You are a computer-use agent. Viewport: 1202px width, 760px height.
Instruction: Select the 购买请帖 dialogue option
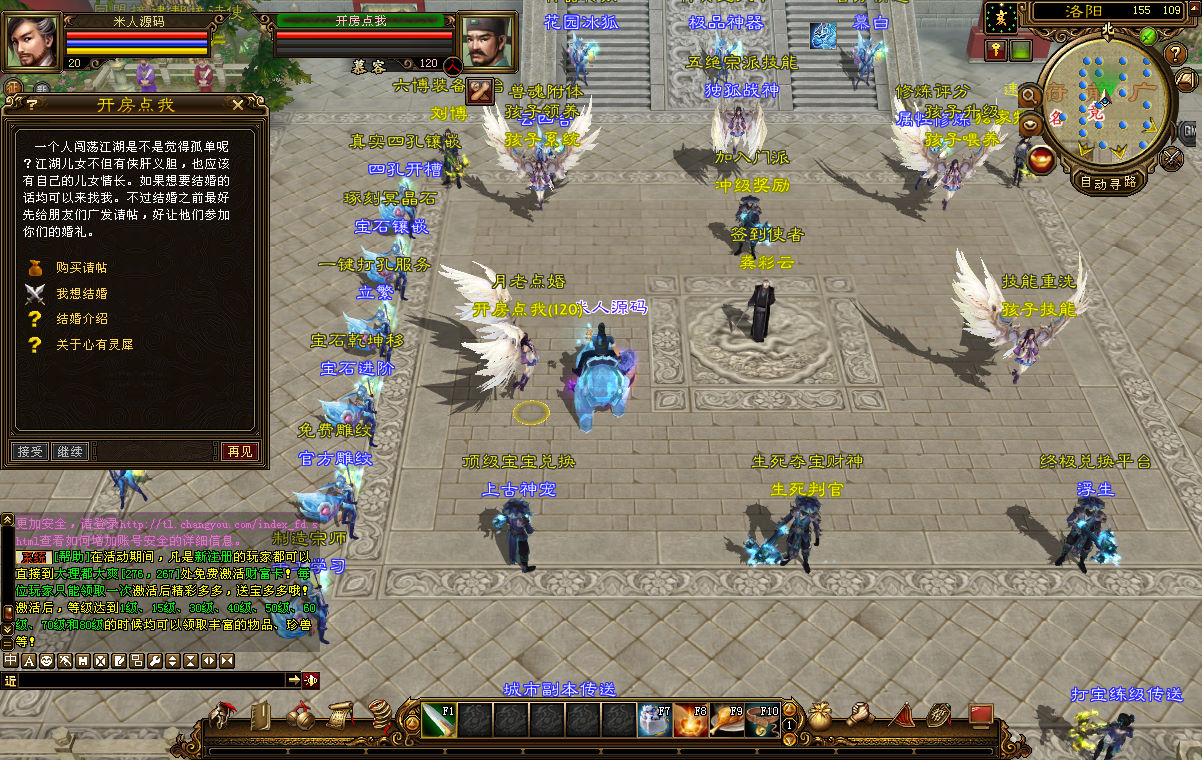coord(81,268)
